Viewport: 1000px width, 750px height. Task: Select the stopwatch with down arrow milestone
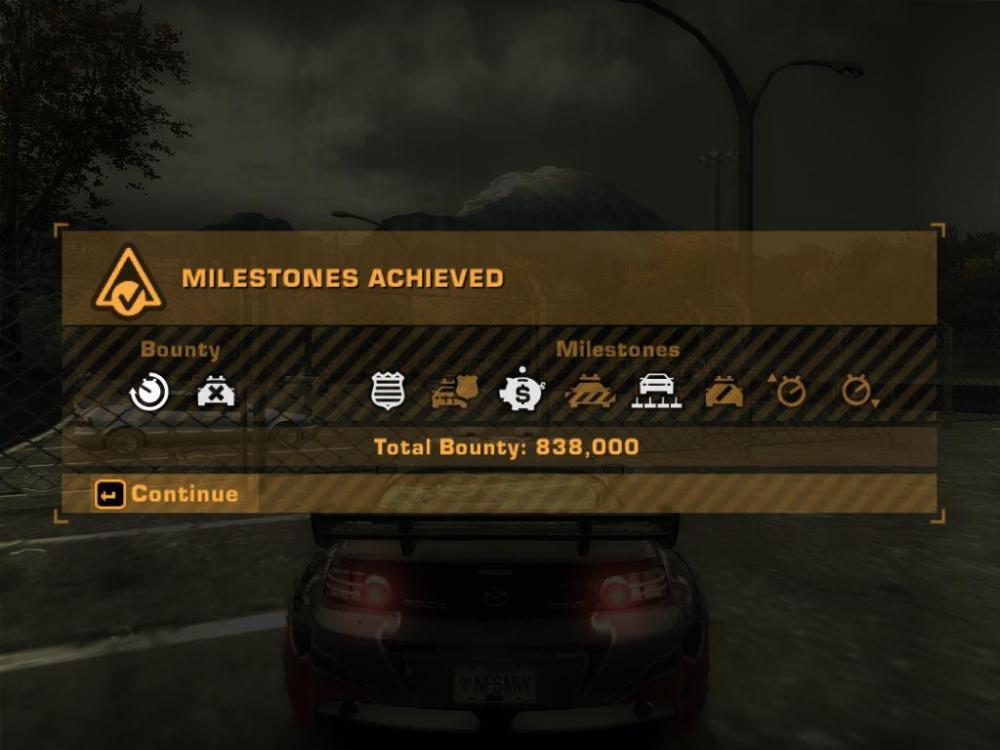point(857,392)
